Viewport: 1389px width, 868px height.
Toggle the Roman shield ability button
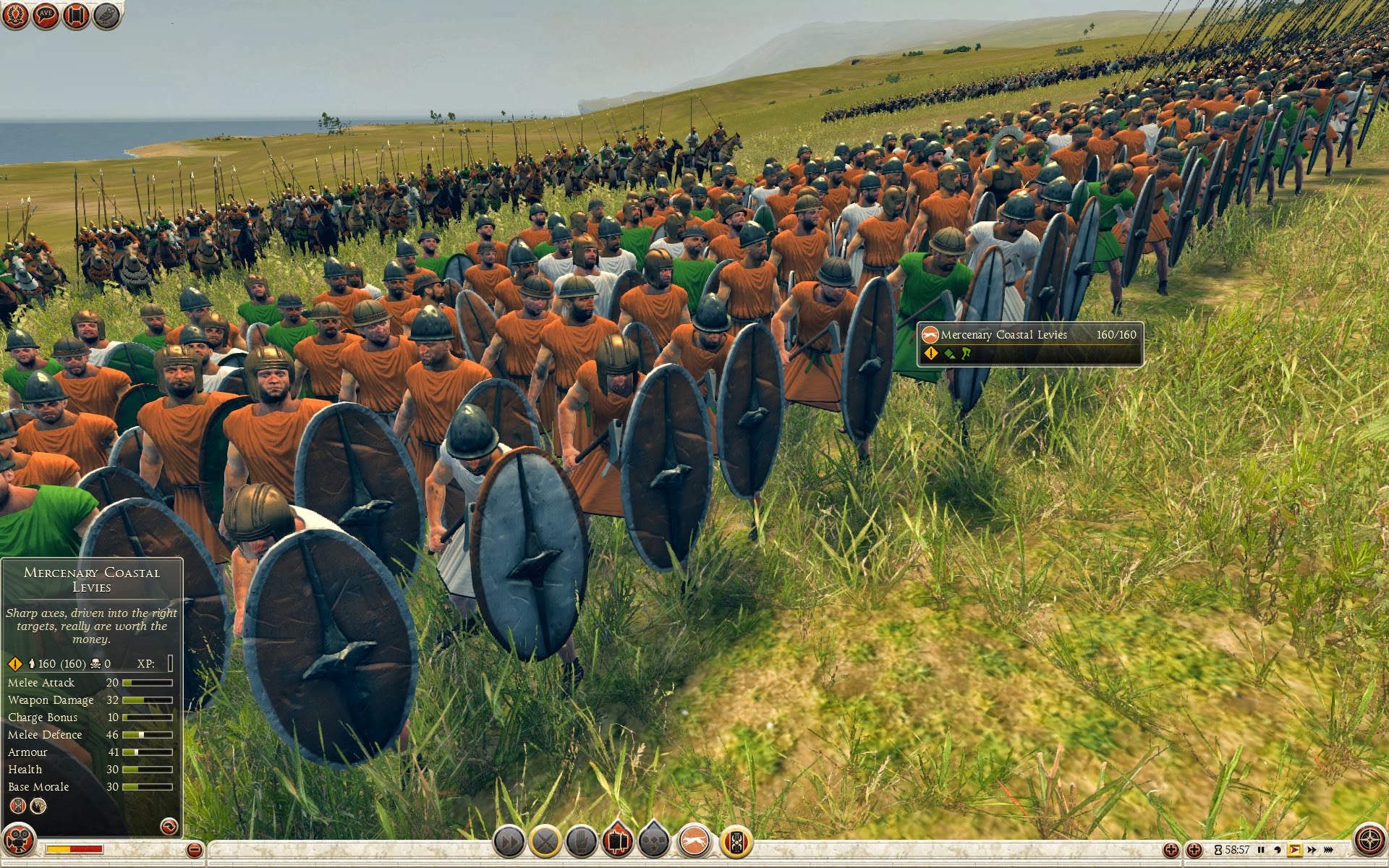736,842
